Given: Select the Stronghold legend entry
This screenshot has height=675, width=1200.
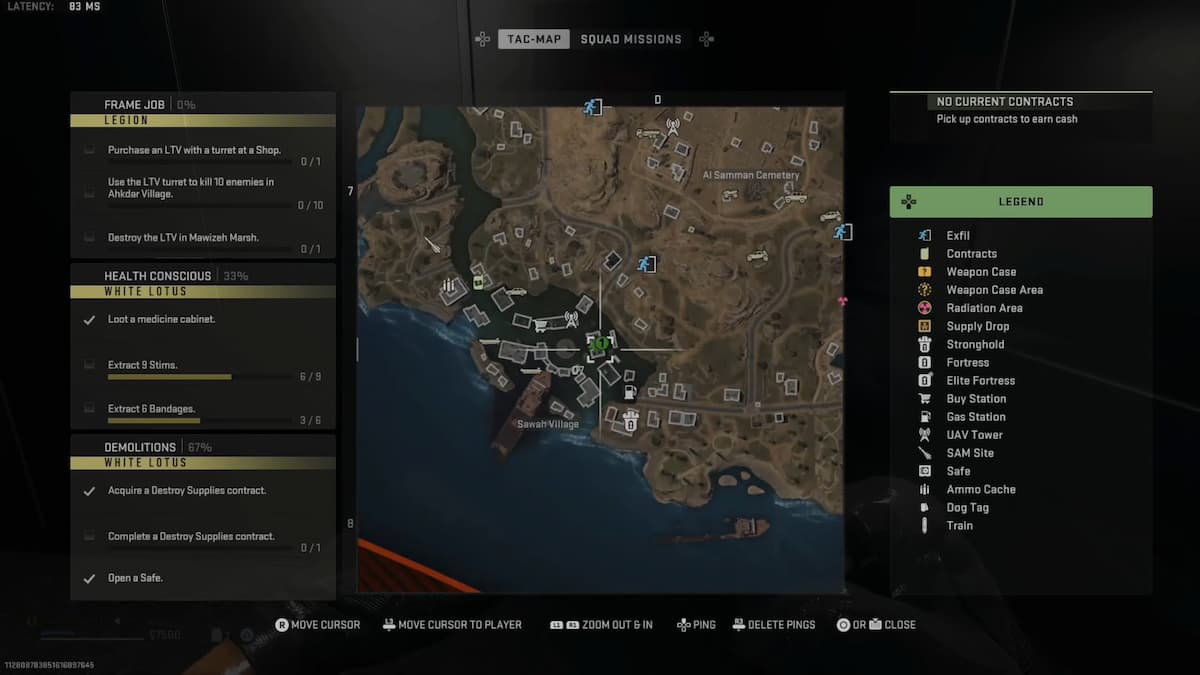Looking at the screenshot, I should tap(975, 345).
